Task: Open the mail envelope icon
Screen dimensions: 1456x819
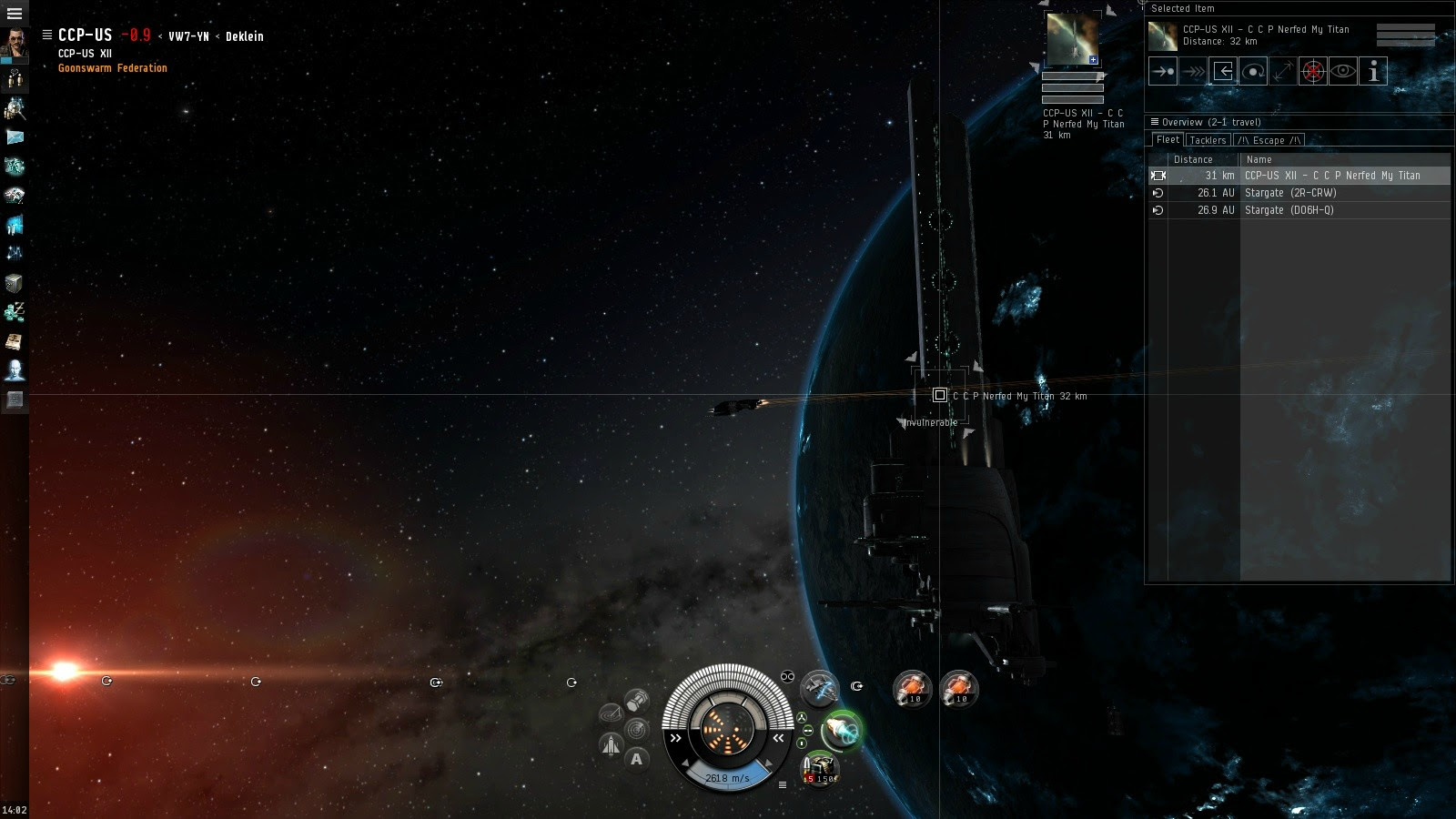Action: [x=15, y=137]
